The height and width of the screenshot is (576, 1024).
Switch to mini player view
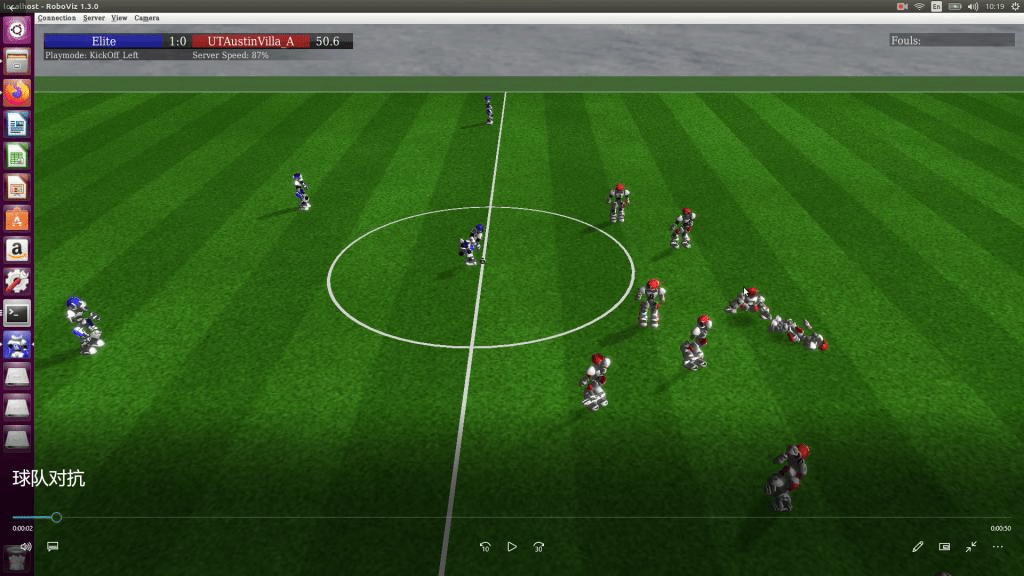pyautogui.click(x=945, y=547)
